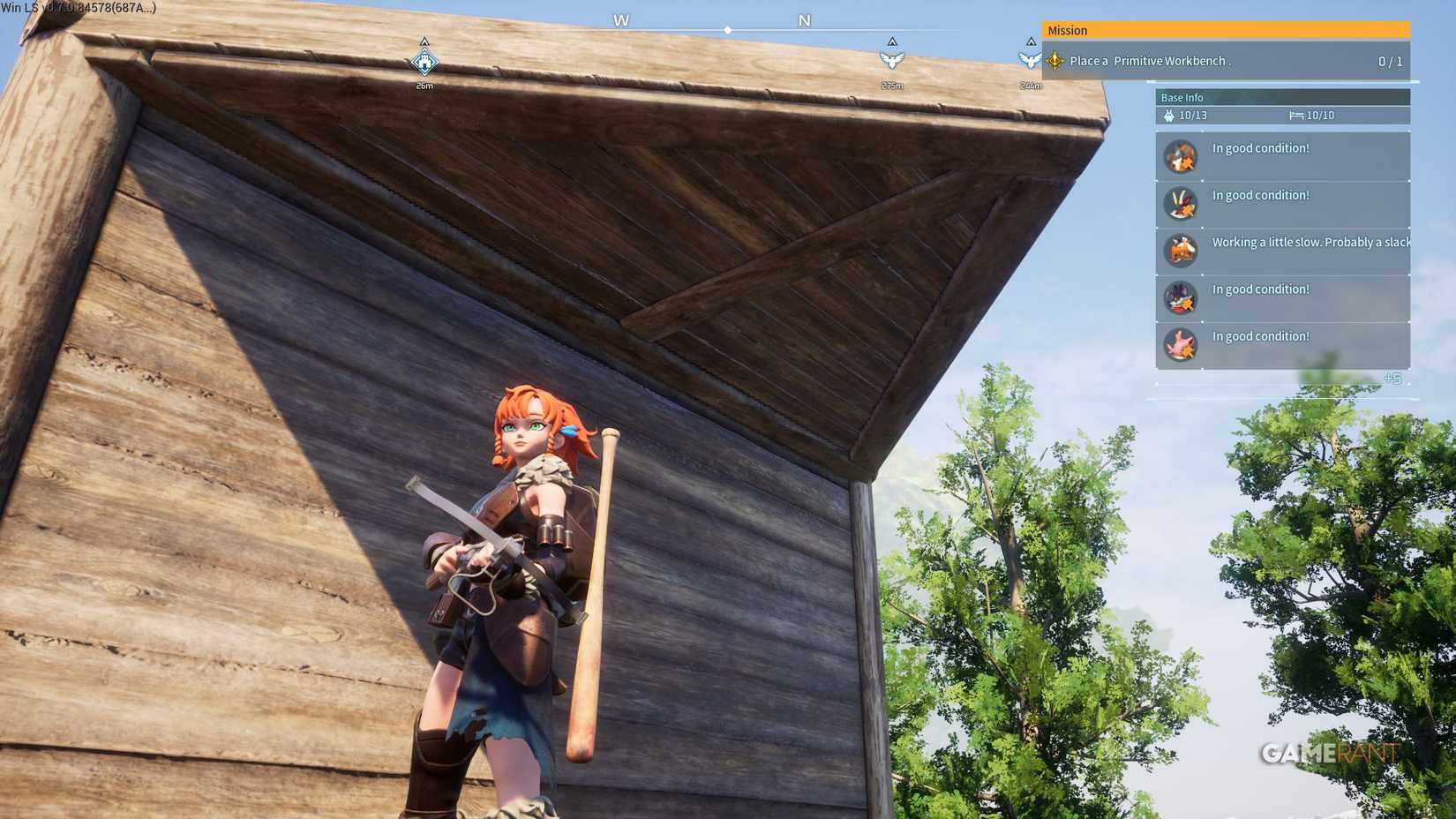Click the fast travel statue marker at 26m

[x=424, y=63]
